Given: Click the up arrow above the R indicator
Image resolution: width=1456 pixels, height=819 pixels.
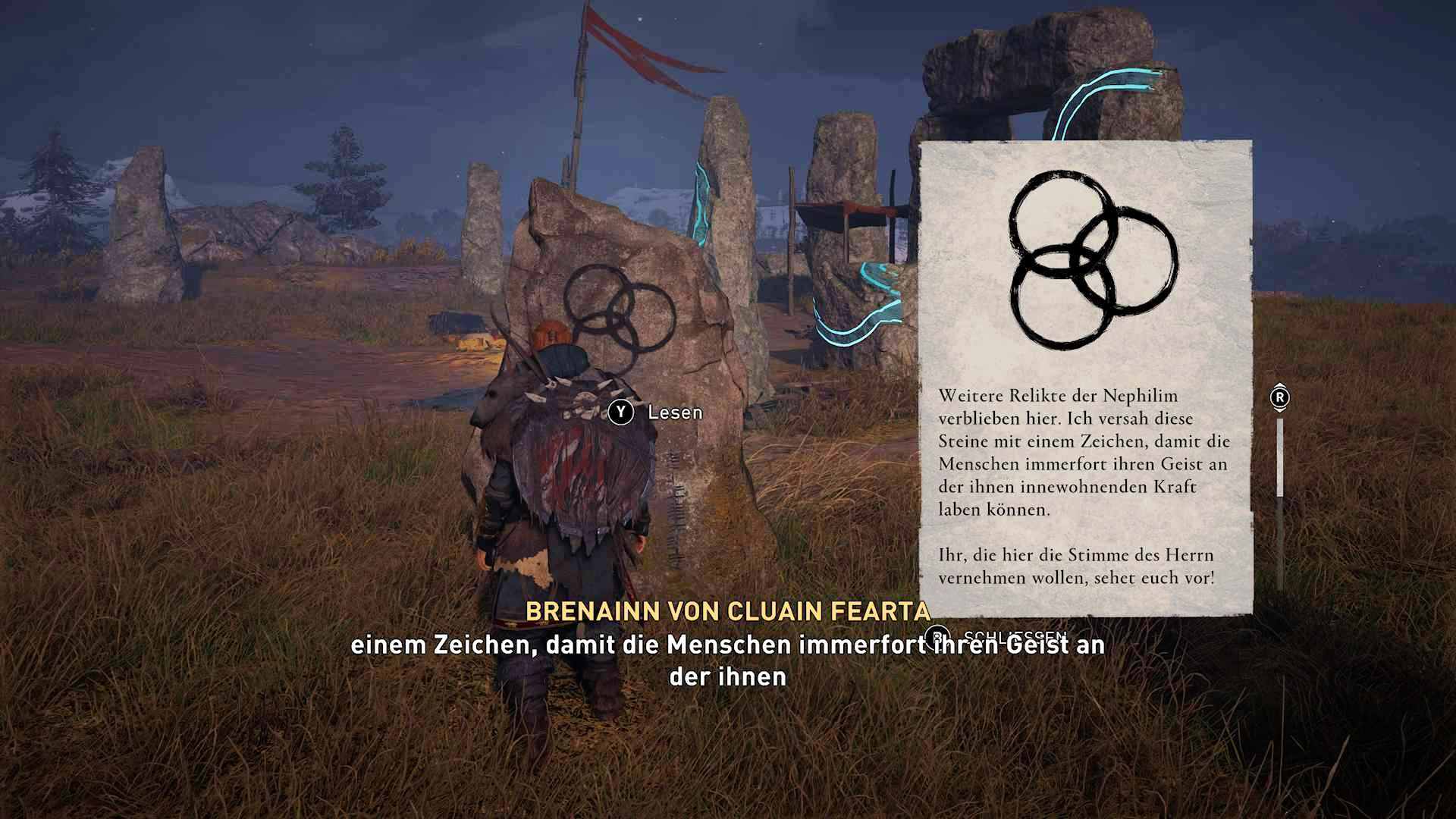Looking at the screenshot, I should tap(1280, 386).
